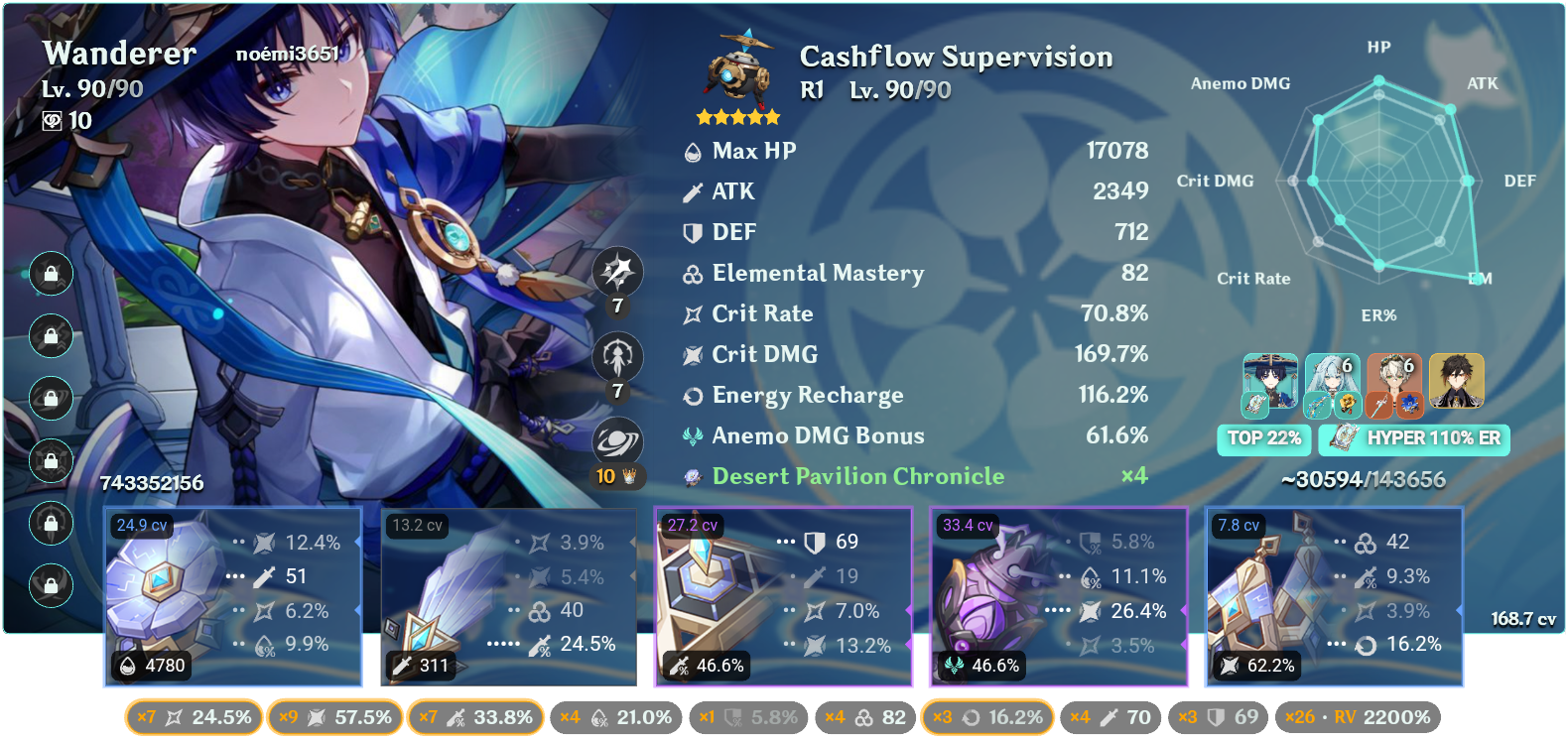
Task: Click the Energy Recharge stat icon
Action: [694, 394]
